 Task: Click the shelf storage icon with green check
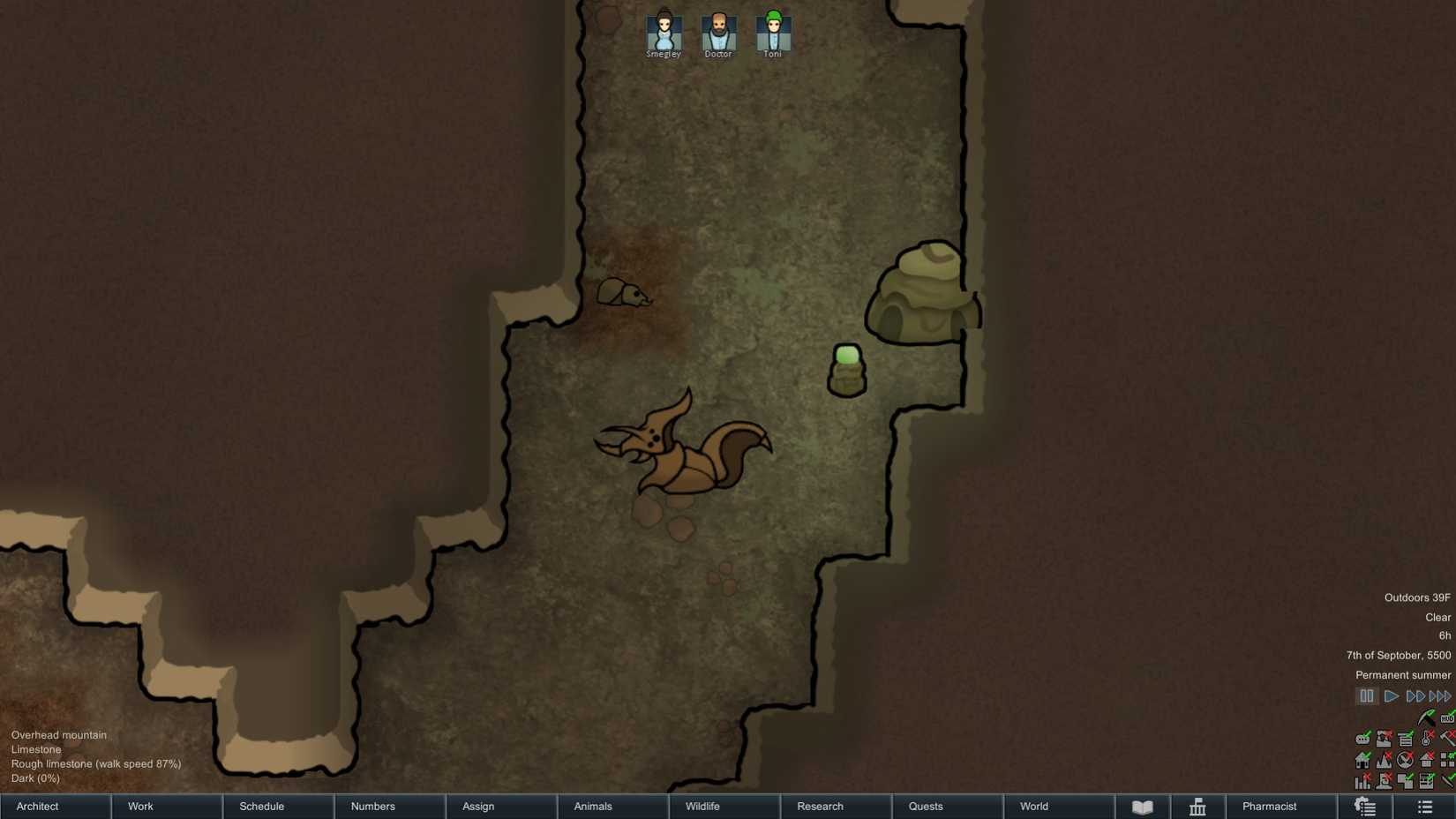pyautogui.click(x=1404, y=738)
